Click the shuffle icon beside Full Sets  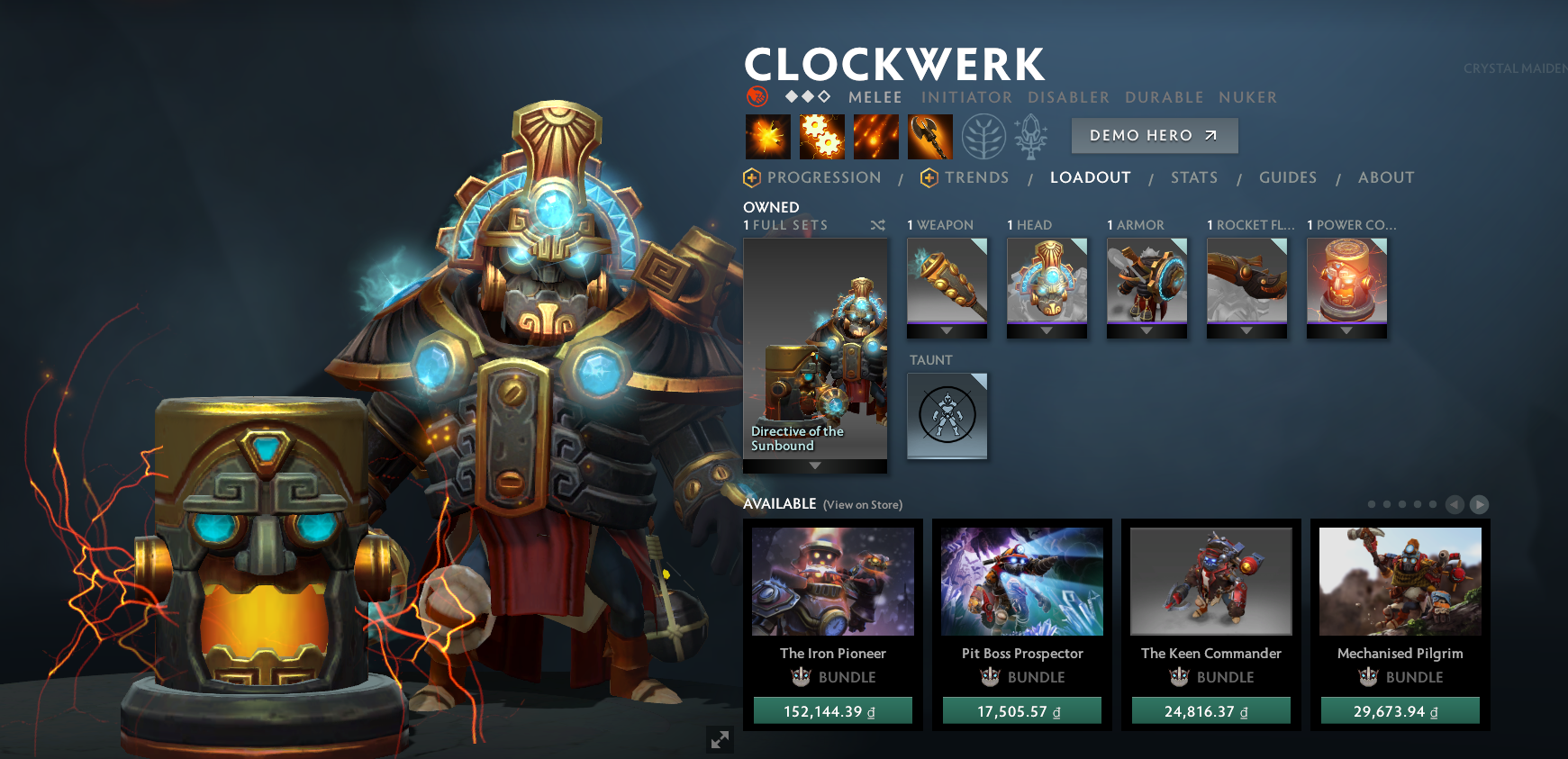878,226
